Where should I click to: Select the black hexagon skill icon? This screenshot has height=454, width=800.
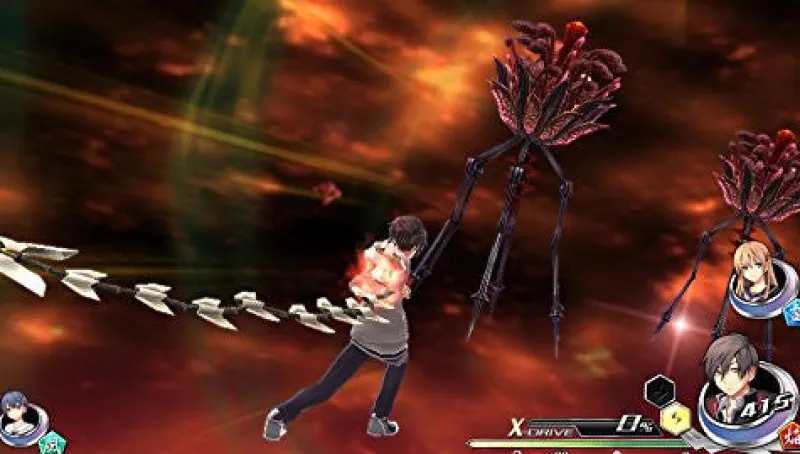[658, 387]
